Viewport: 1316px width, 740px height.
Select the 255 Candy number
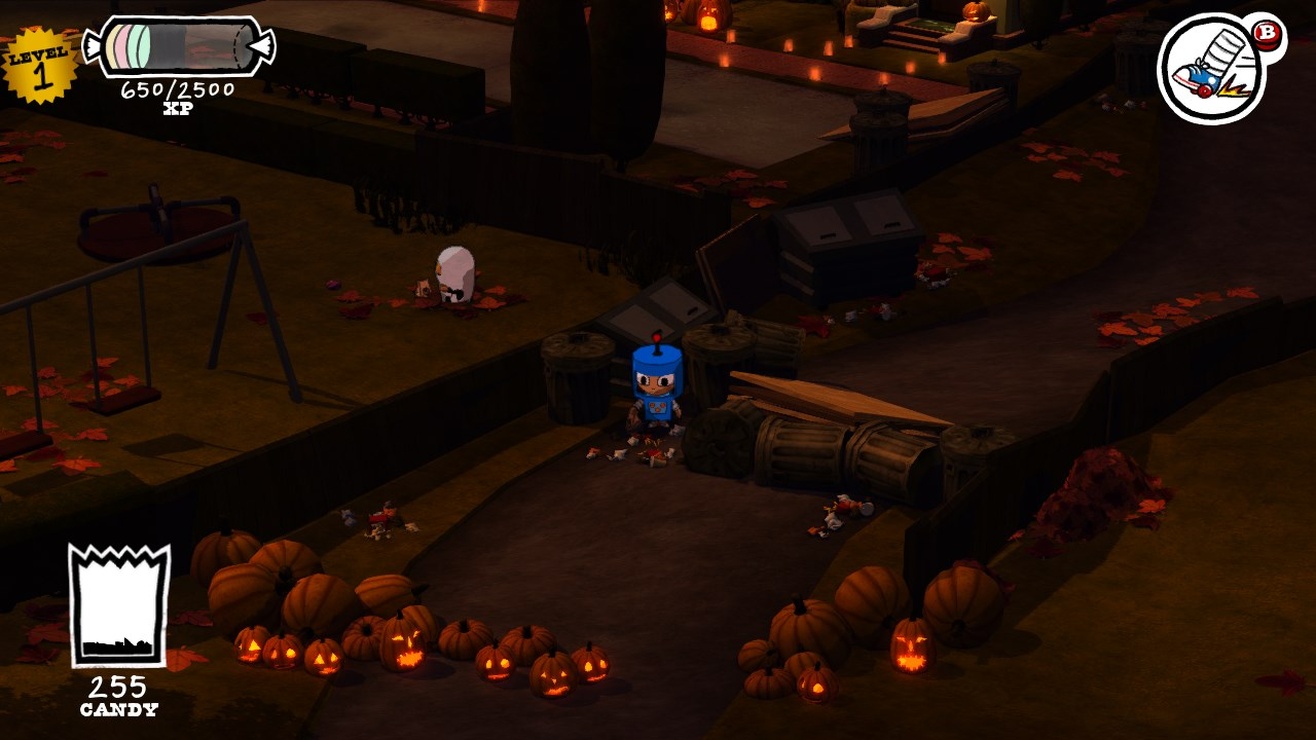pos(119,690)
